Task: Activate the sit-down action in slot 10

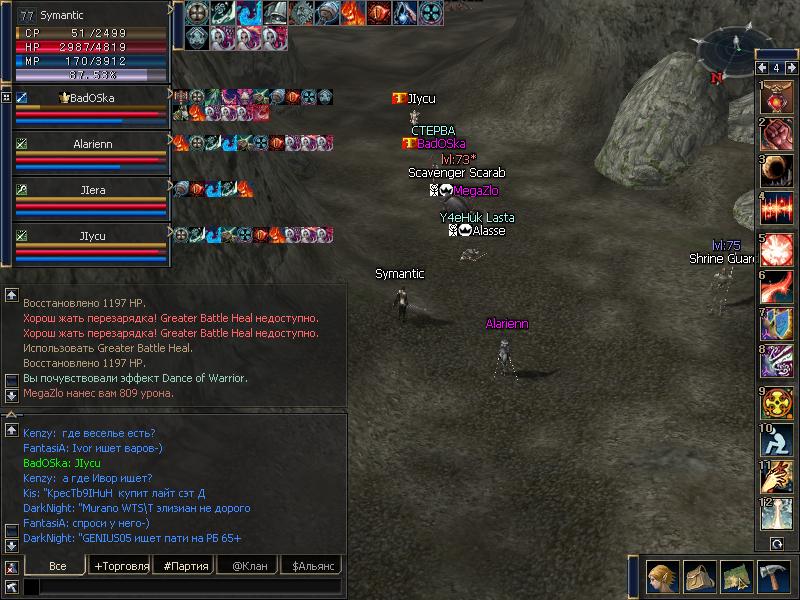Action: pos(776,438)
